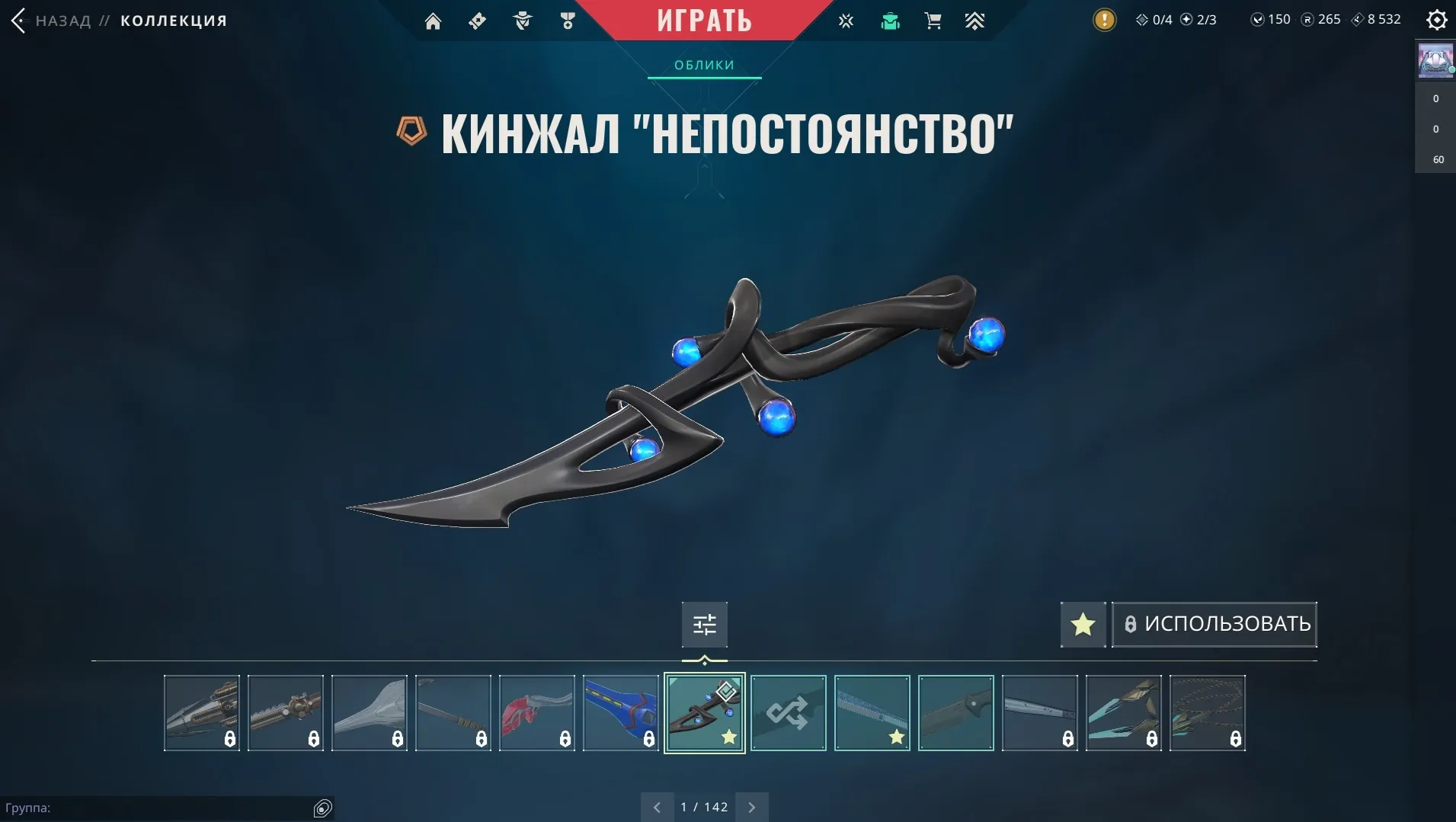Switch to the ОБЛИКИ tab
The height and width of the screenshot is (822, 1456).
[704, 65]
